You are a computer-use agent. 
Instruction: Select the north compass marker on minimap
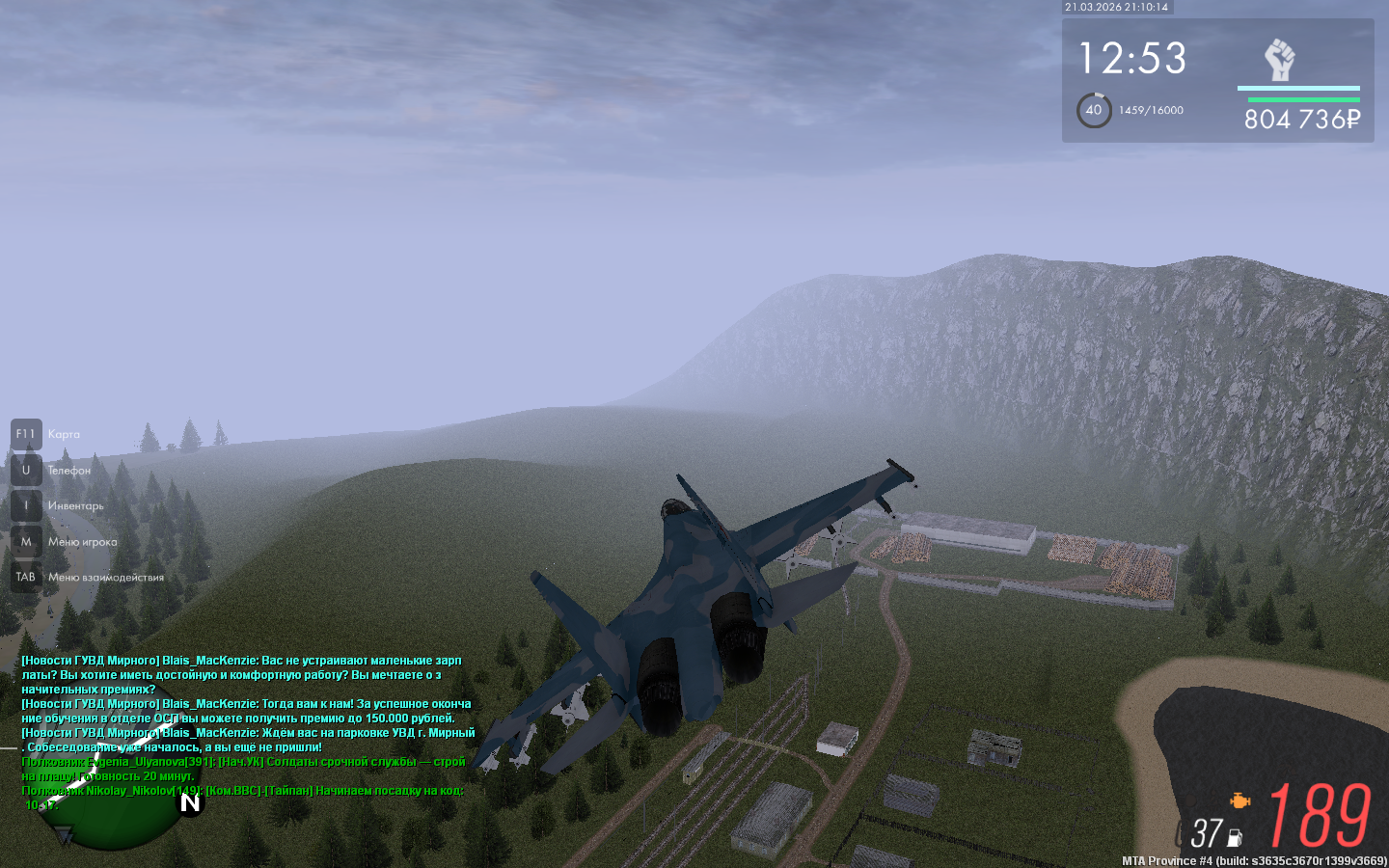click(x=190, y=802)
